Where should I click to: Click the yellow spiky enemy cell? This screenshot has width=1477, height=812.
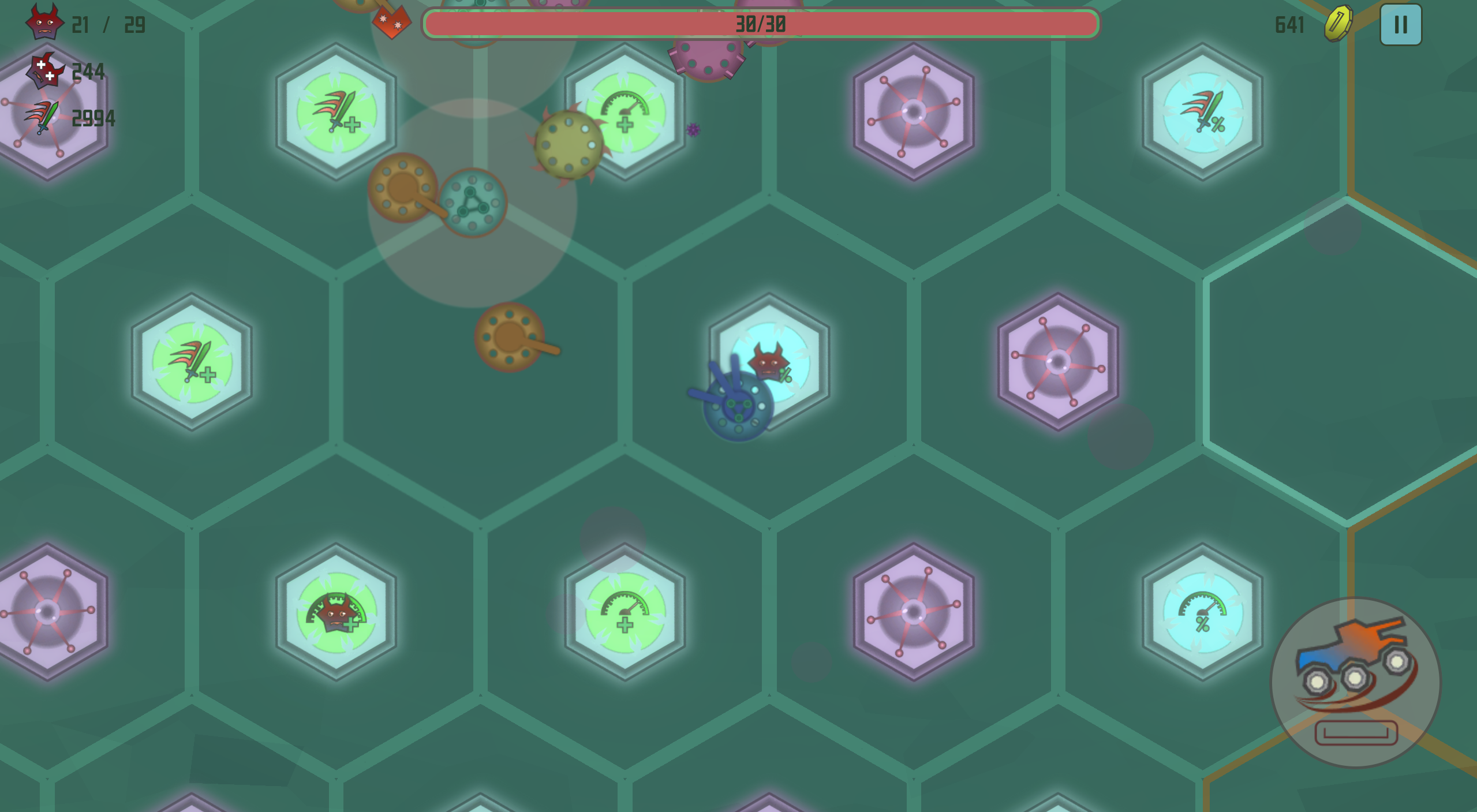(x=567, y=144)
